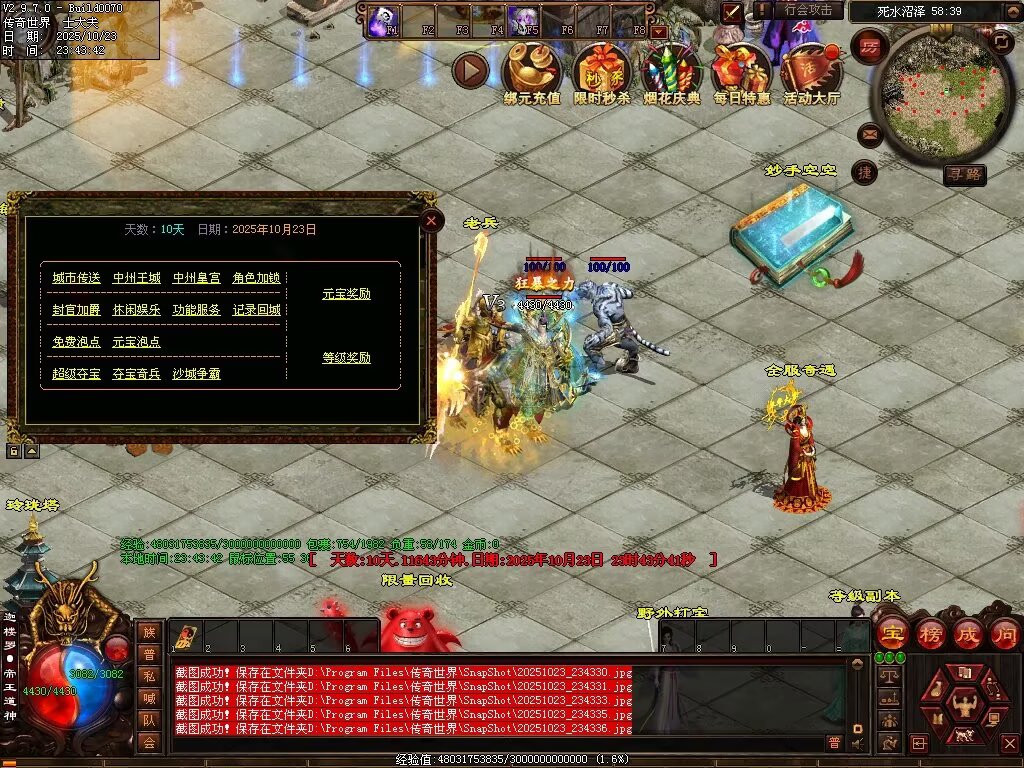Open the mail envelope icon
Screen dimensions: 1024x768
(x=870, y=133)
